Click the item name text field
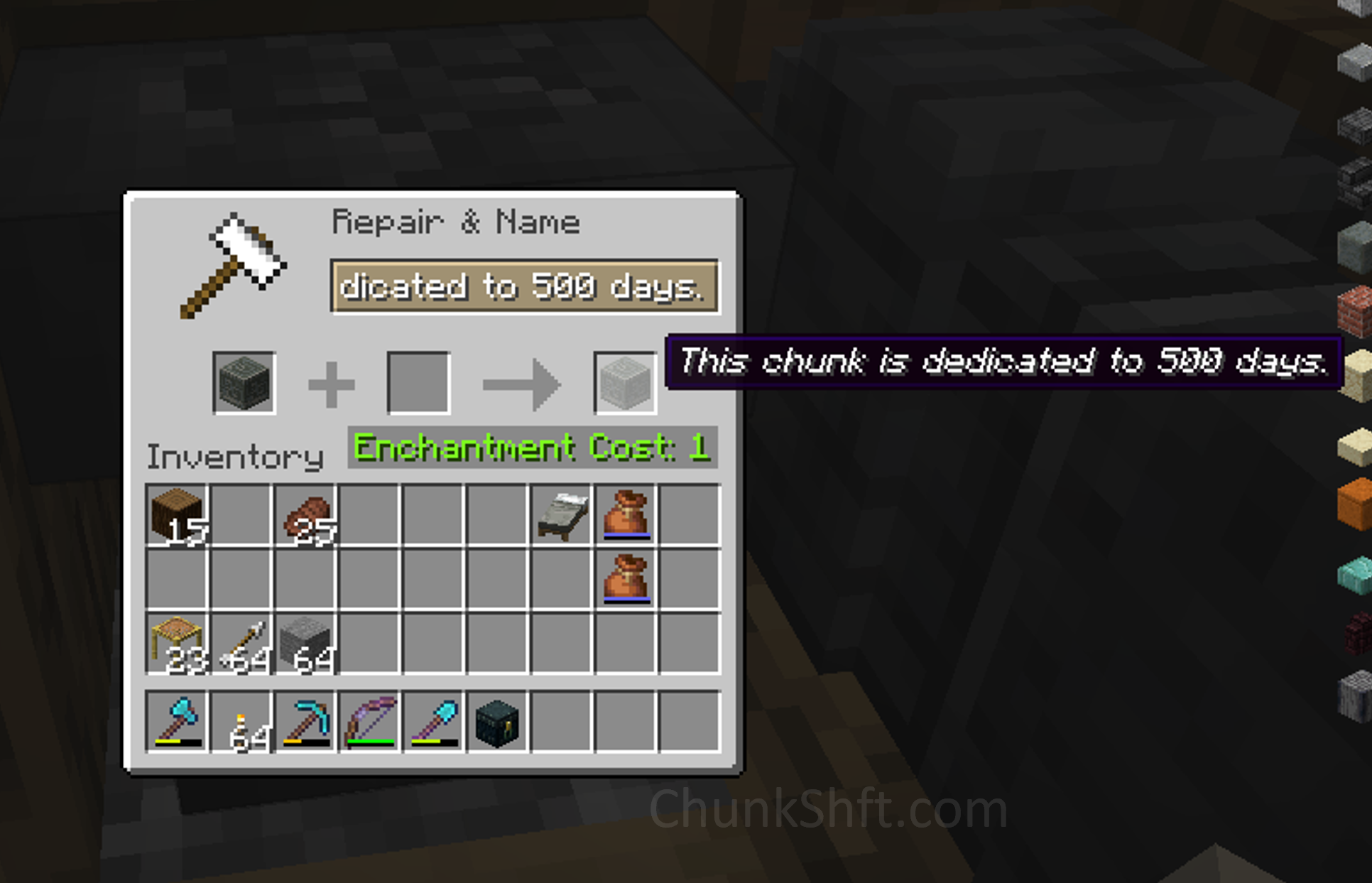This screenshot has height=883, width=1372. click(524, 286)
